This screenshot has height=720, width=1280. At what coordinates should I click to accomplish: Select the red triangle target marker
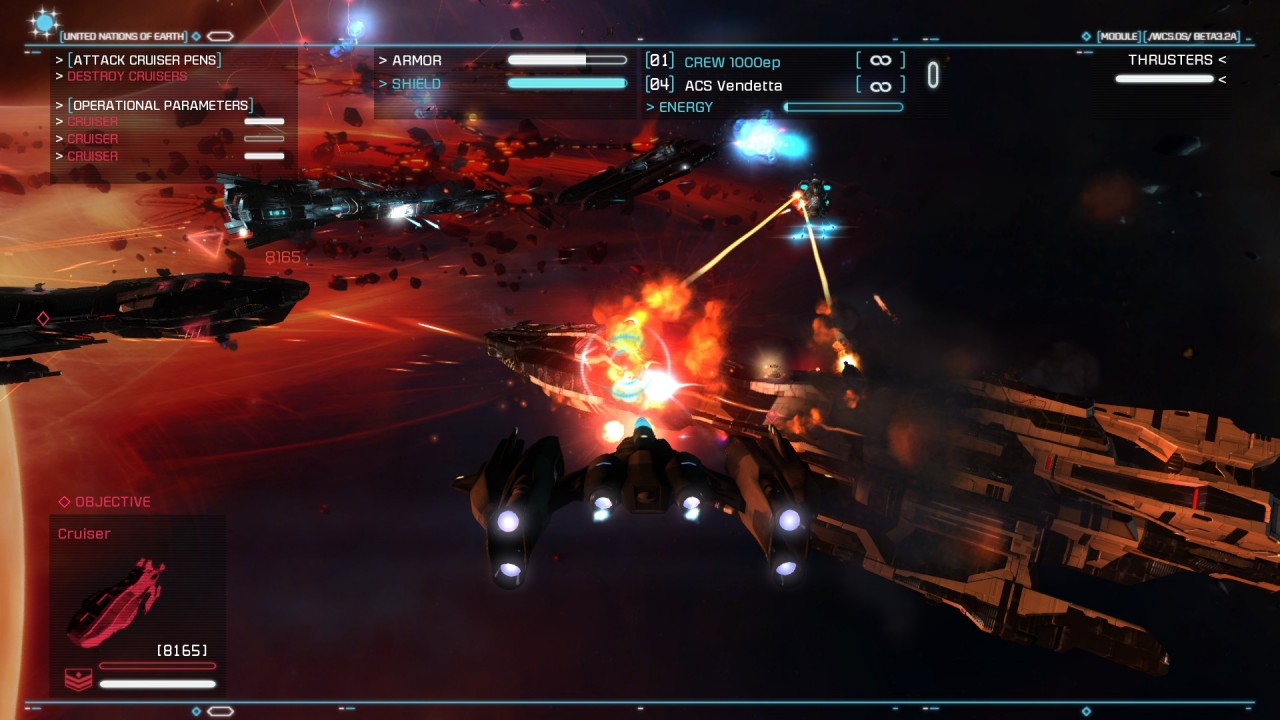[x=206, y=243]
